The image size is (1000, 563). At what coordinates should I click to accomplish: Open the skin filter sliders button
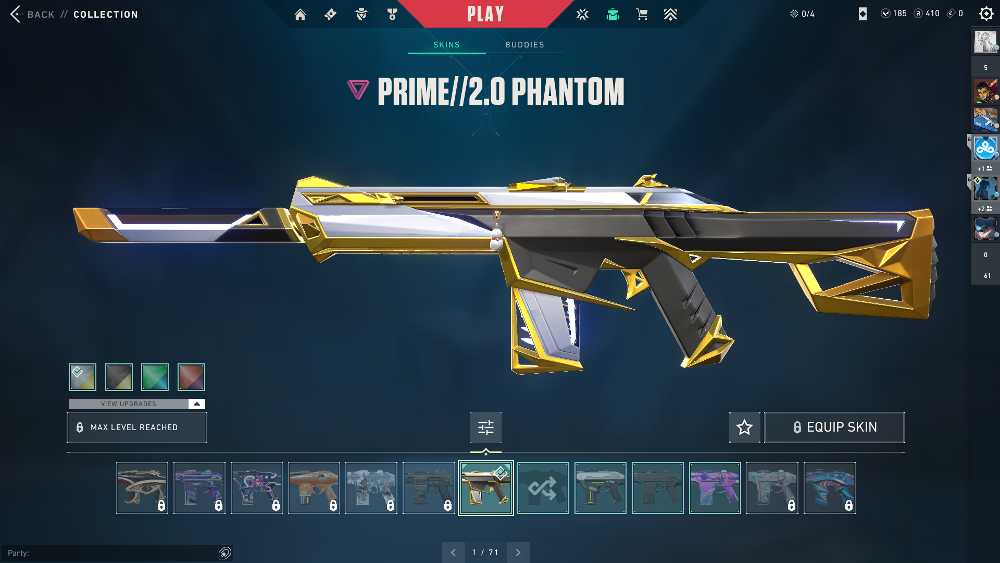click(x=486, y=428)
